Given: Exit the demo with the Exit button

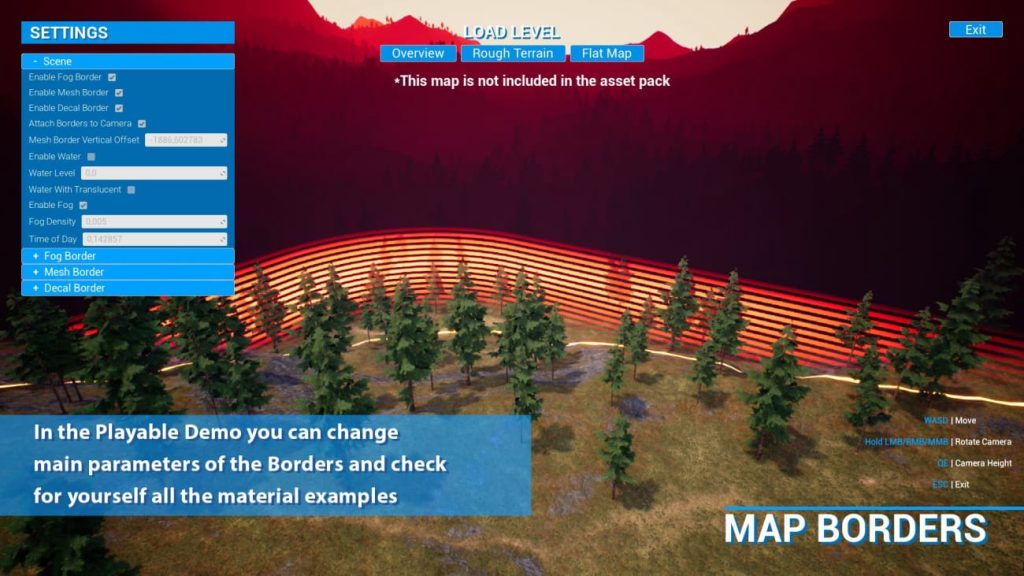Looking at the screenshot, I should (975, 30).
